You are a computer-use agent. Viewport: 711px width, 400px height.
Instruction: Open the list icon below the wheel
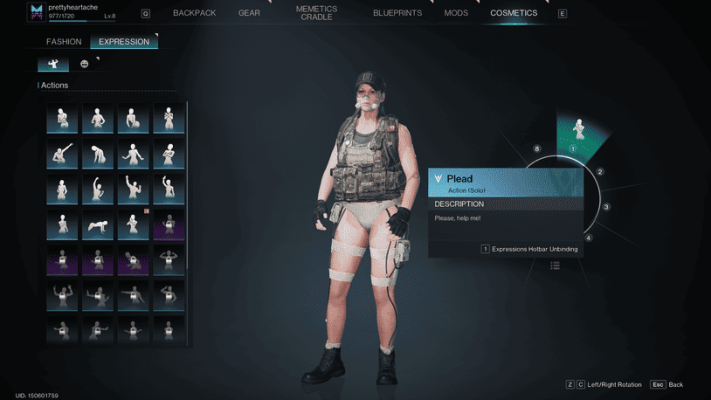(x=554, y=266)
